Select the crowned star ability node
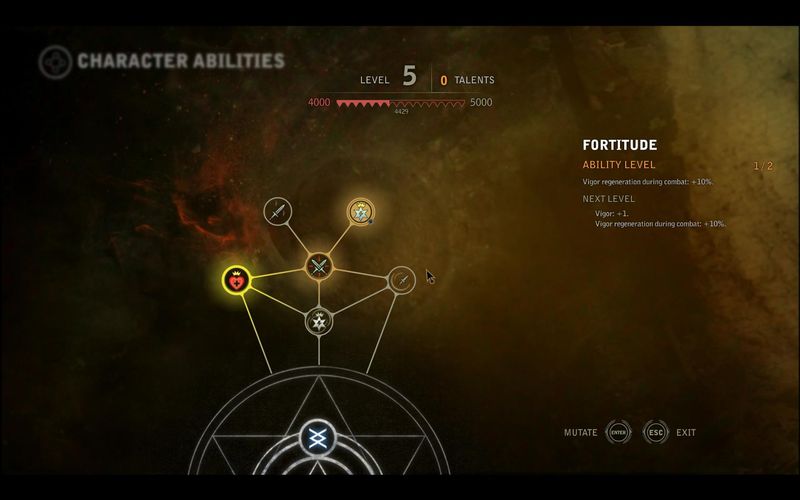The height and width of the screenshot is (500, 800). pos(360,211)
